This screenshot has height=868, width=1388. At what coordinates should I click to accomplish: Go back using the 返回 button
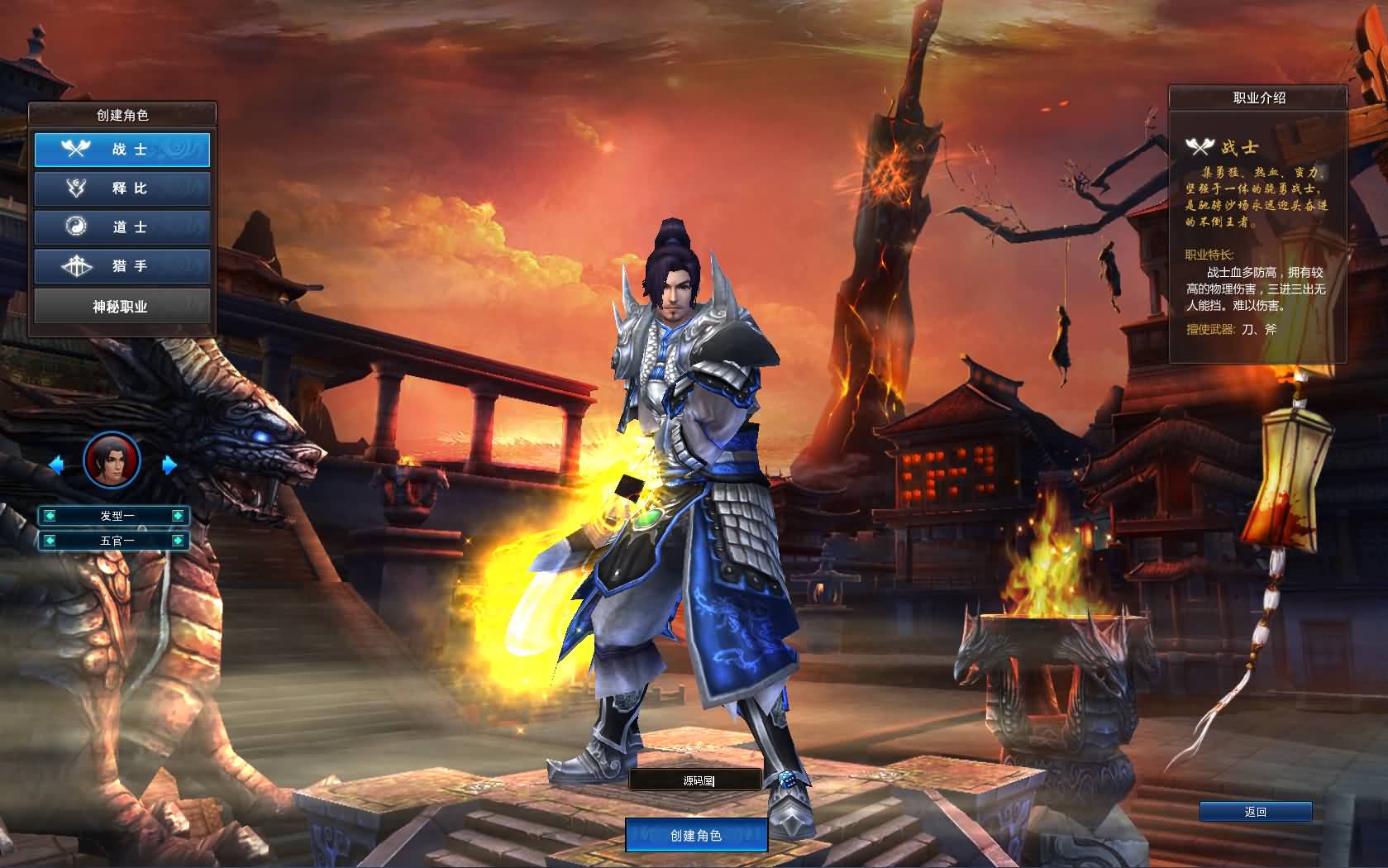coord(1255,812)
